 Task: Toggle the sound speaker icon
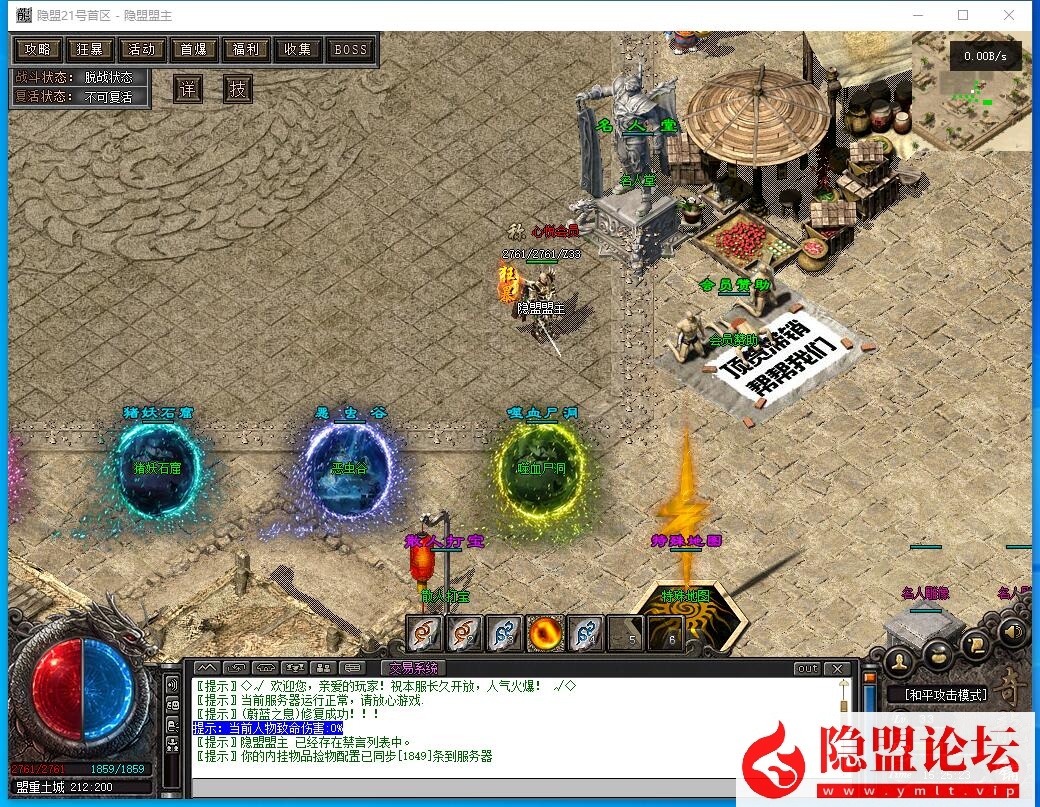pos(1013,631)
